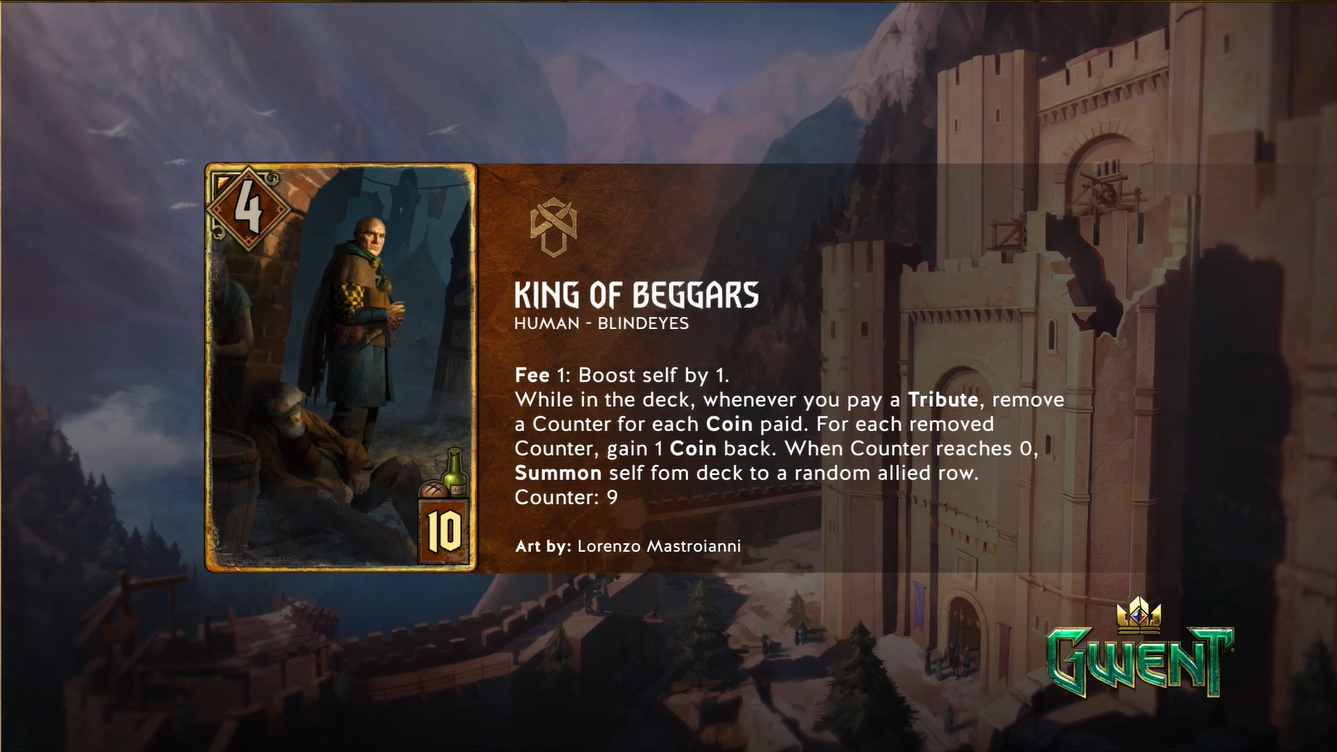Select the King of Beggars card
The image size is (1337, 752).
coord(341,367)
